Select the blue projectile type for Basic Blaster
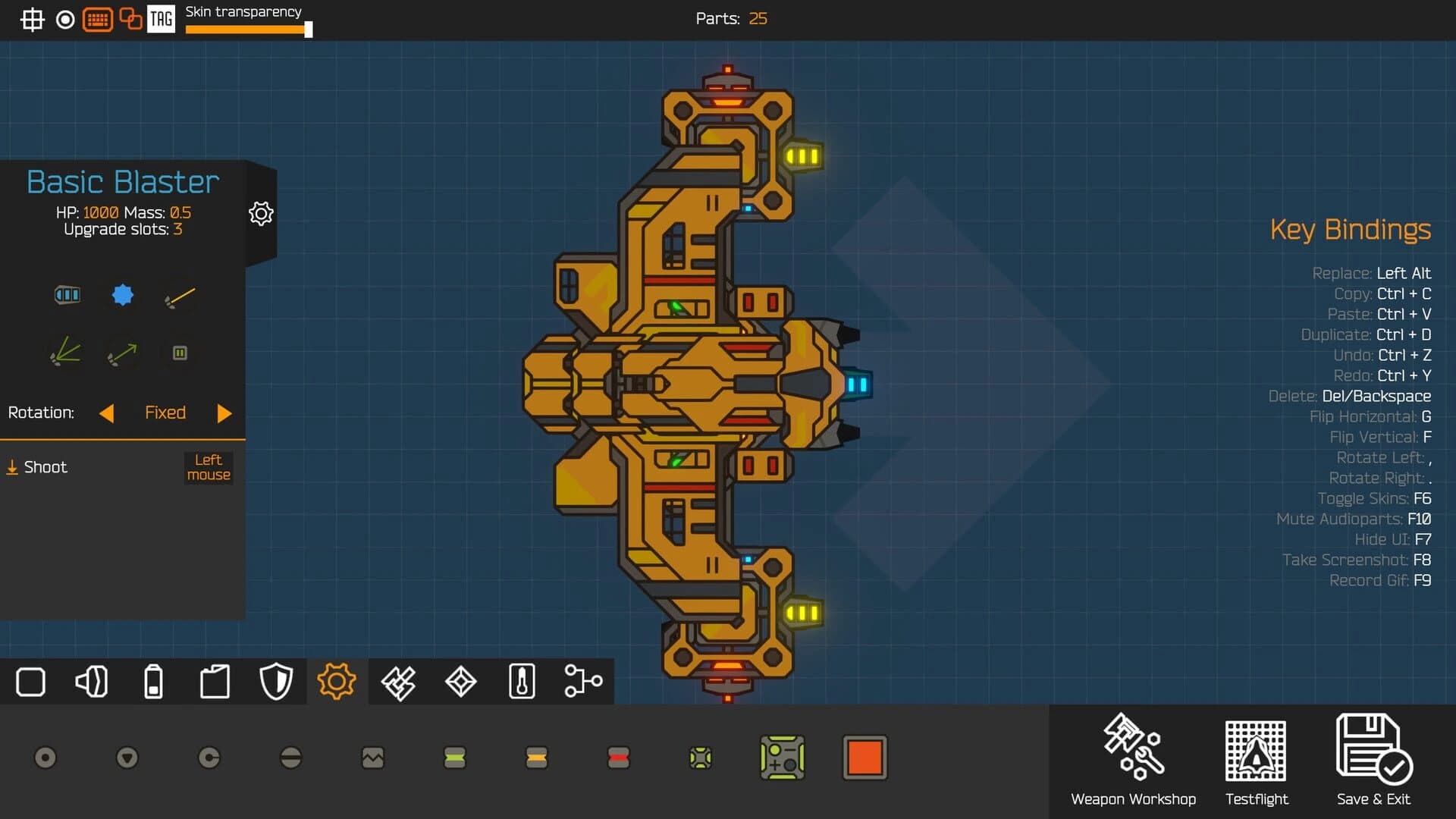Viewport: 1456px width, 819px height. (x=122, y=295)
